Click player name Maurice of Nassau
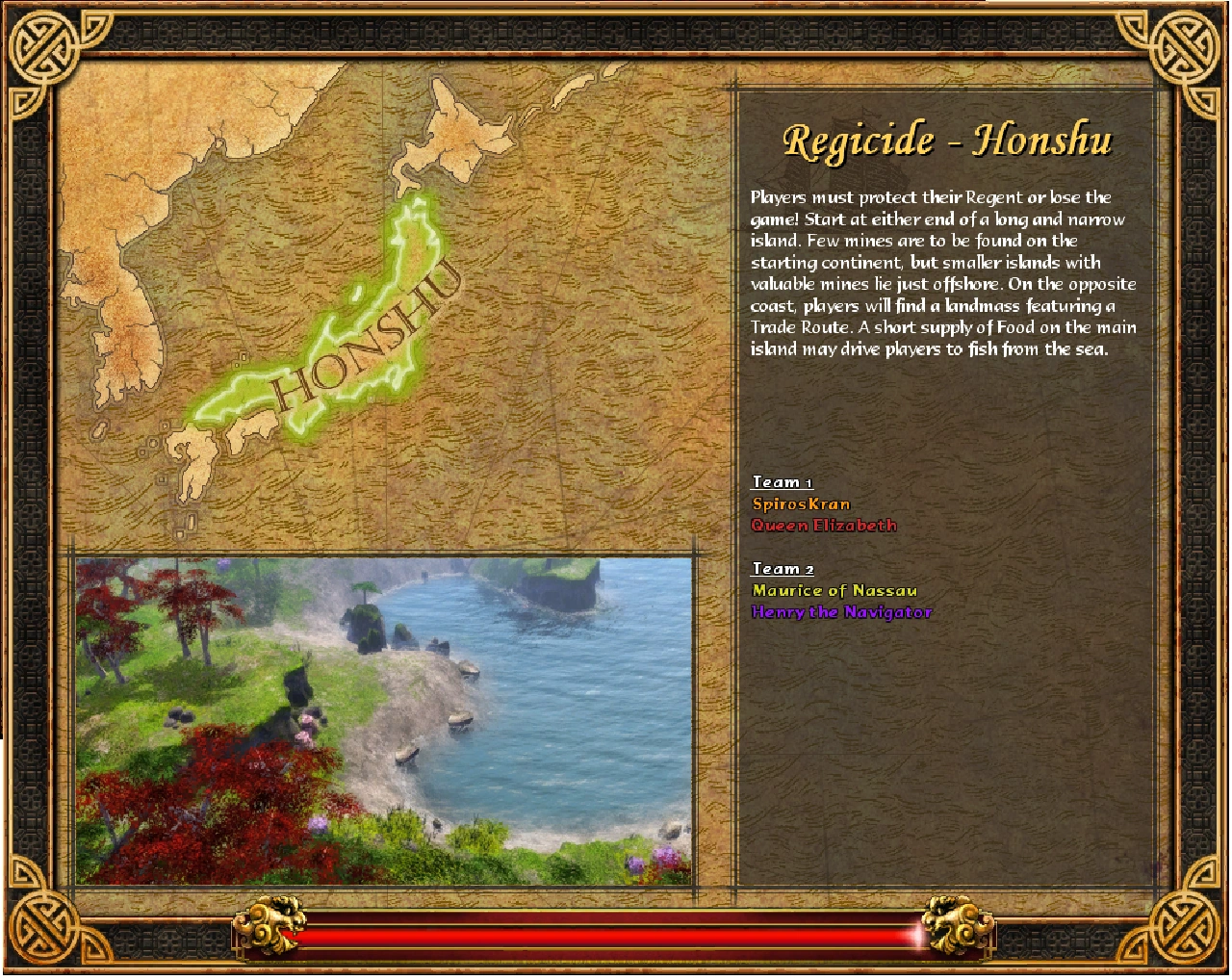Screen dimensions: 1232x980 click(834, 590)
